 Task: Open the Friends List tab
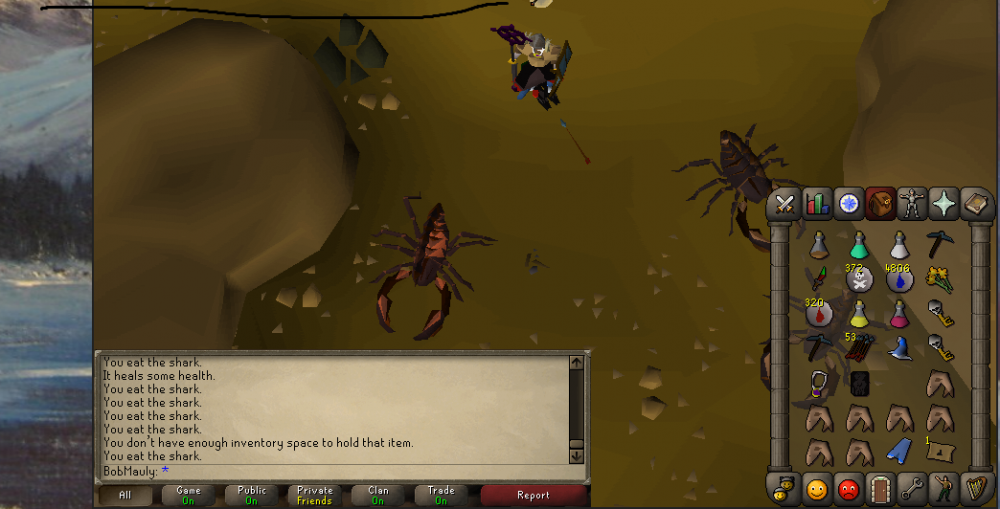point(818,490)
